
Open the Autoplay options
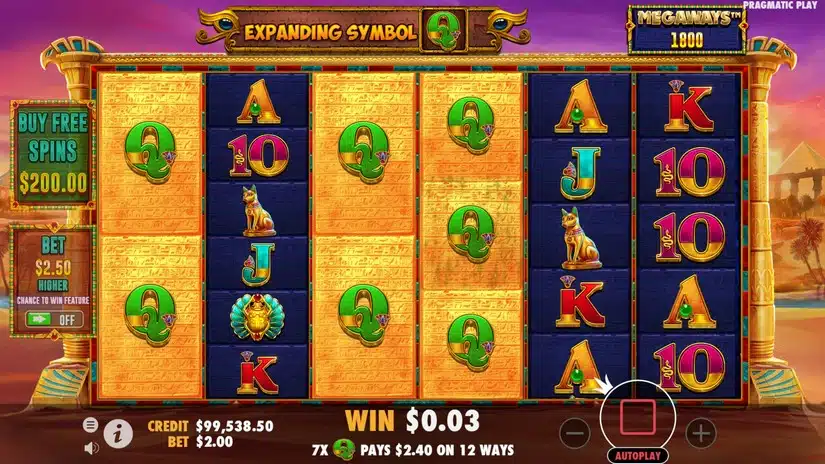point(638,453)
